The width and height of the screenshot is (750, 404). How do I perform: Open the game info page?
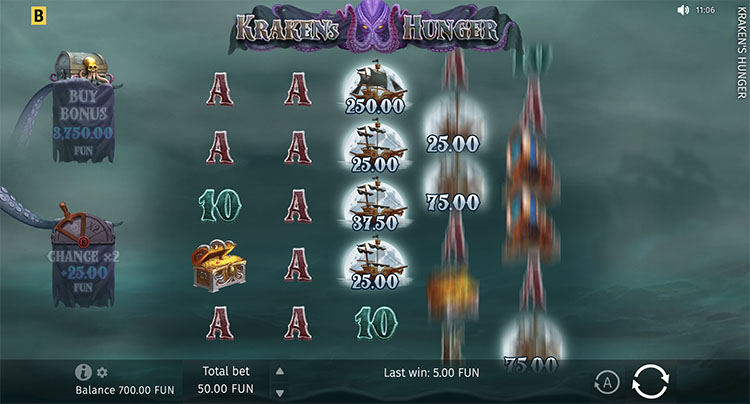[83, 372]
